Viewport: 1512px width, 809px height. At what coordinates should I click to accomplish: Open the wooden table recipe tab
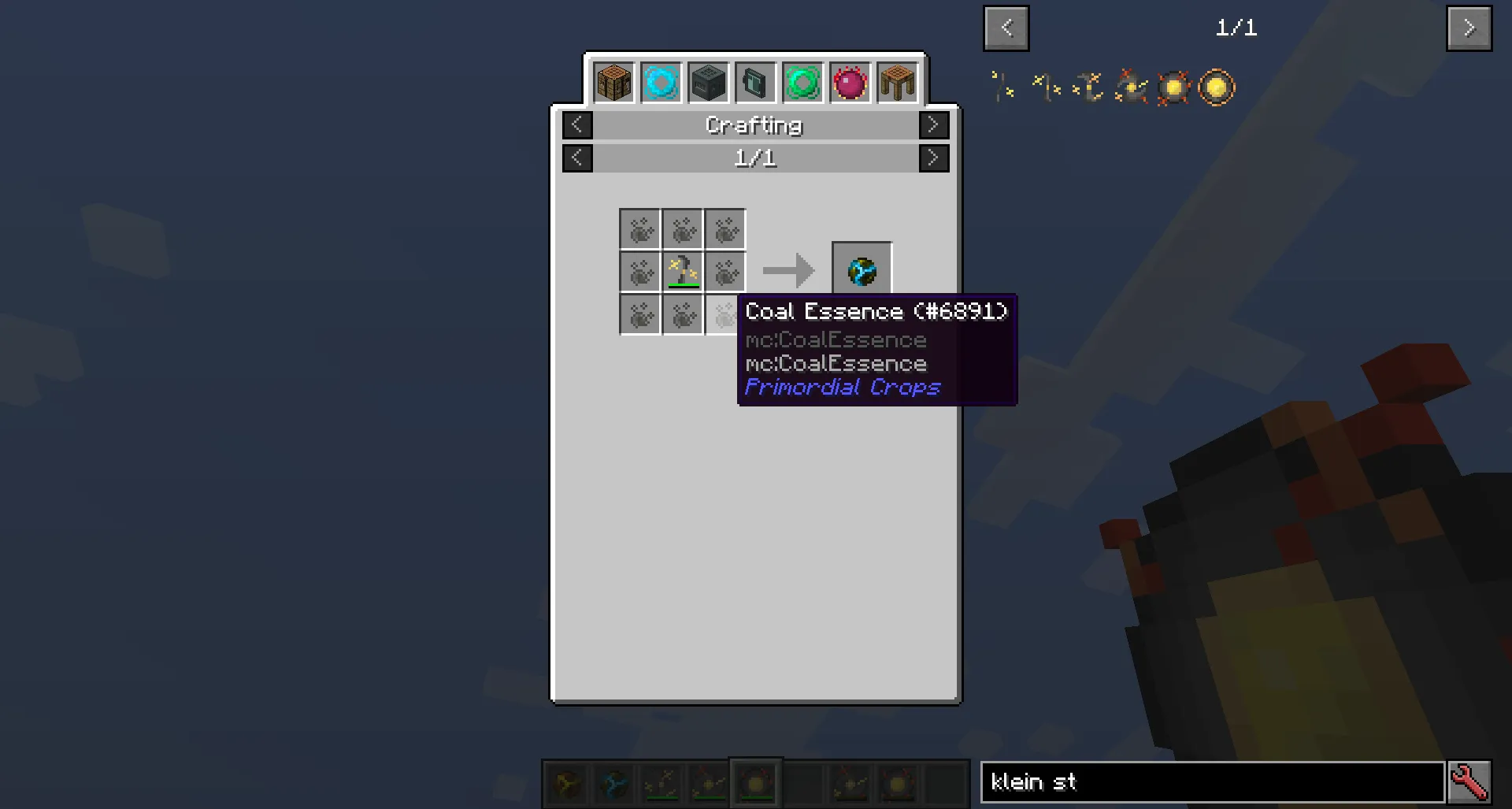[897, 83]
